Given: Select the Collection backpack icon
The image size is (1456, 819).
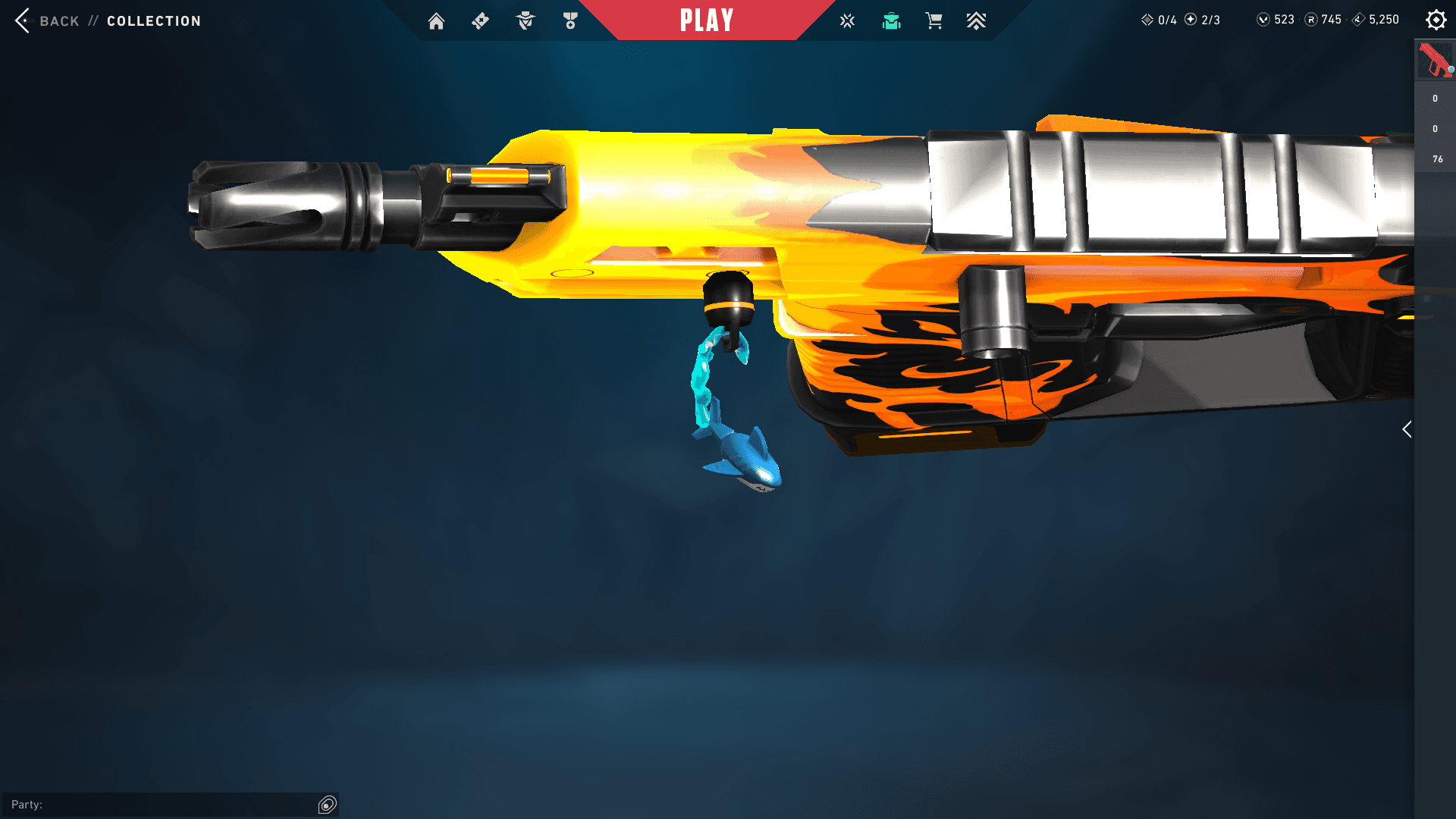Looking at the screenshot, I should pos(891,20).
